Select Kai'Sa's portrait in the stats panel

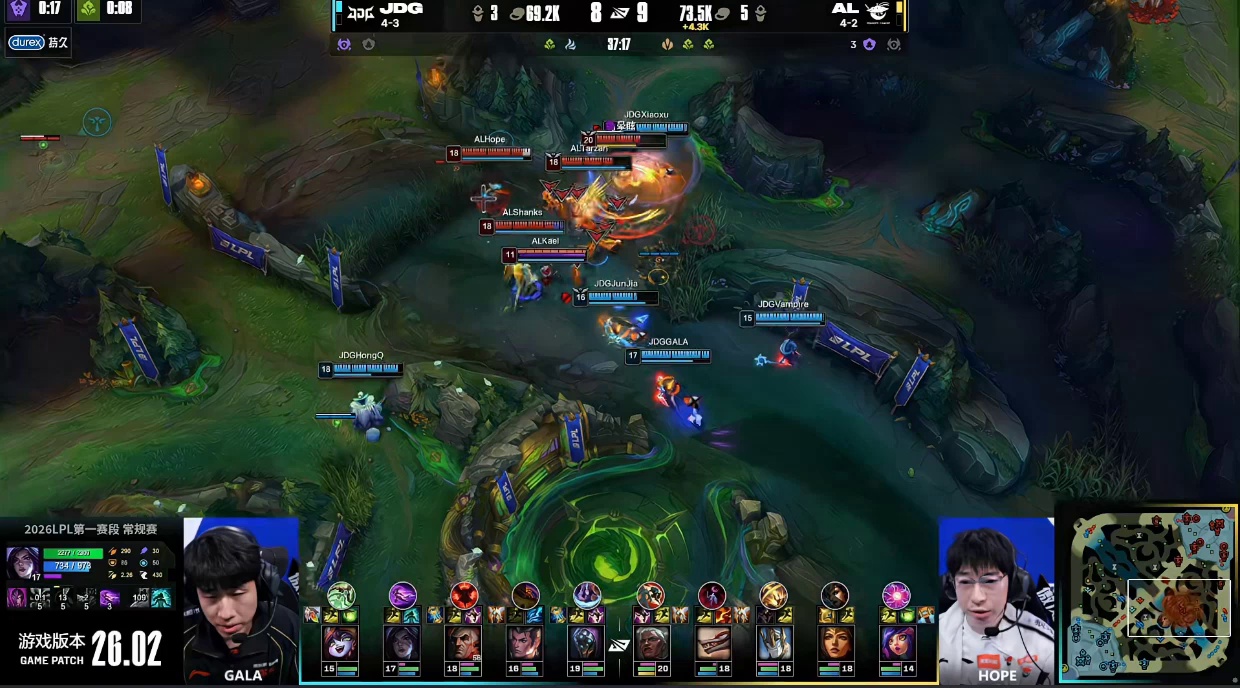(22, 562)
